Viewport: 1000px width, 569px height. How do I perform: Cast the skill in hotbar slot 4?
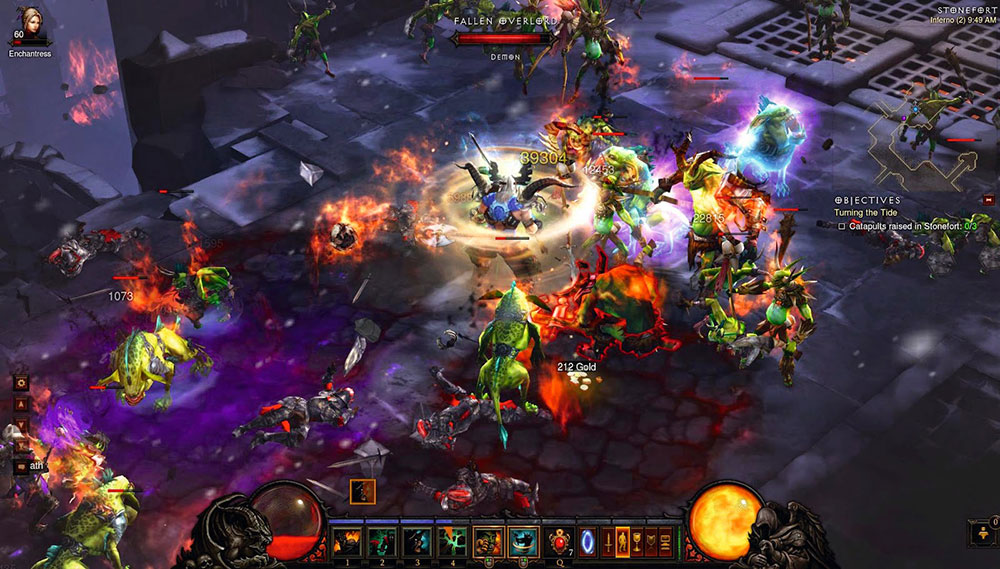point(453,541)
